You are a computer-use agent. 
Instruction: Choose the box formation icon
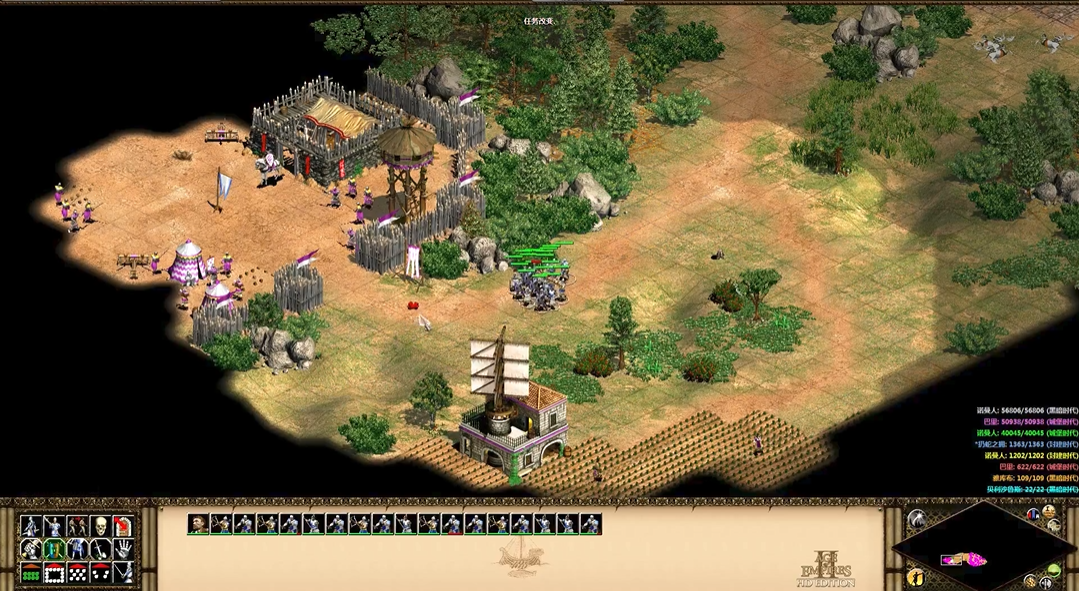click(54, 573)
